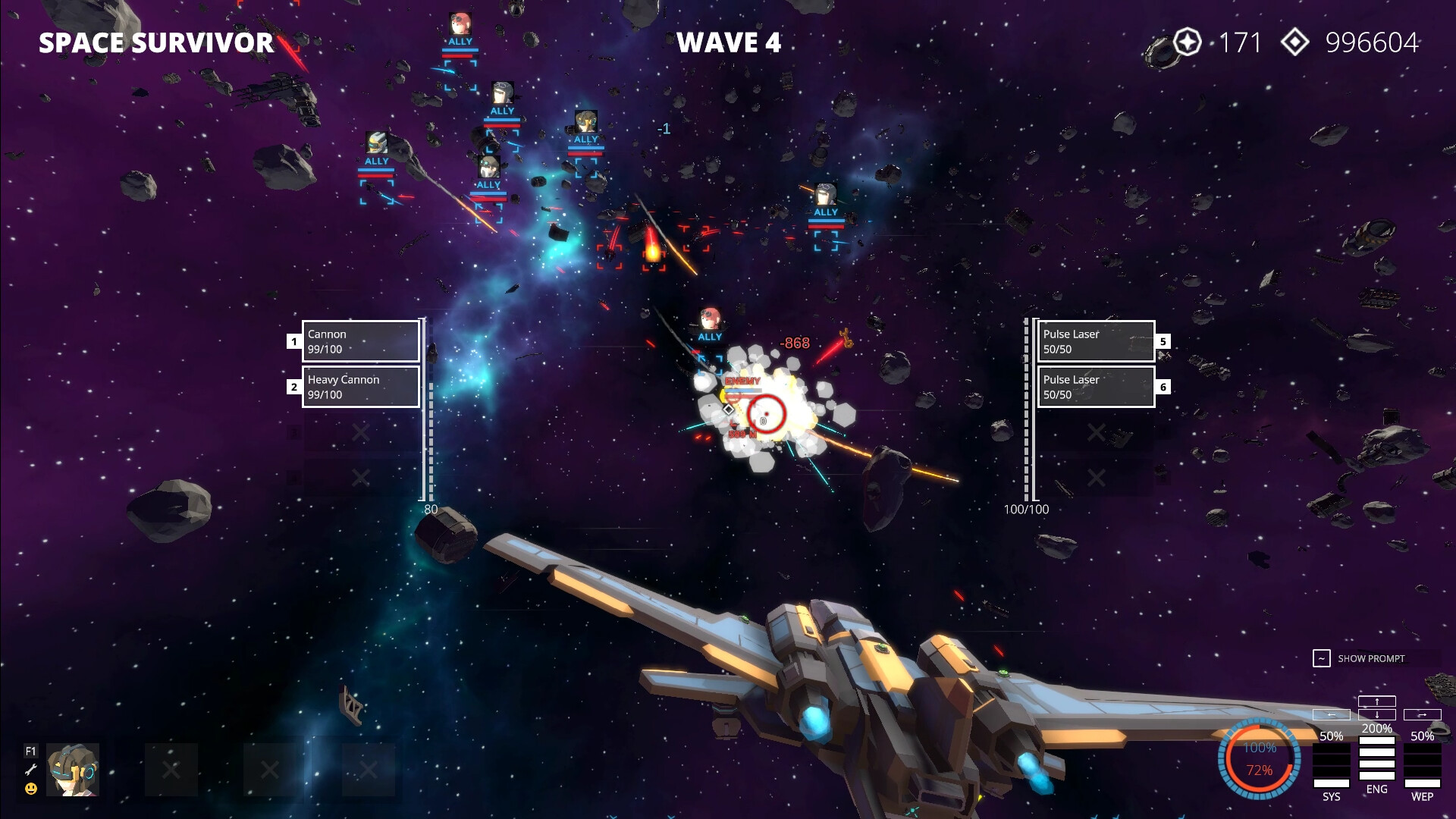Screen dimensions: 1456x819
Task: Click the down arrow below the ENG up arrow
Action: point(1377,715)
